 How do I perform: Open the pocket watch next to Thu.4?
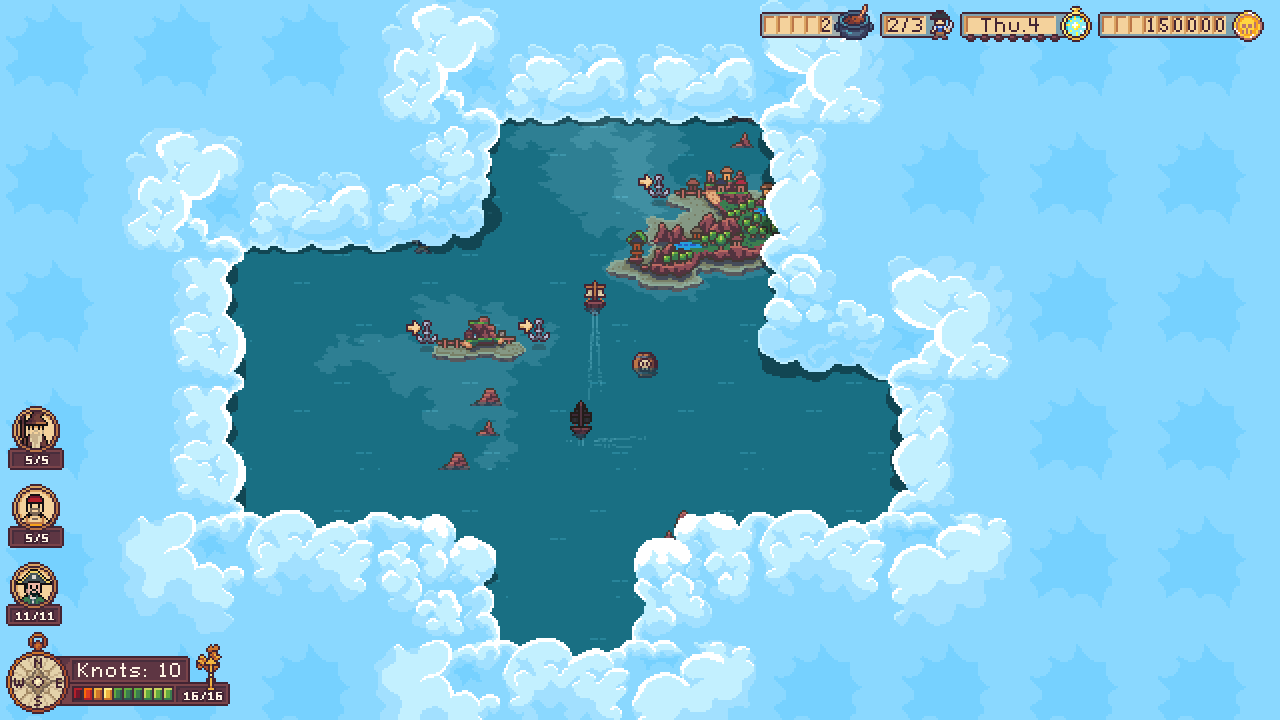click(1075, 22)
